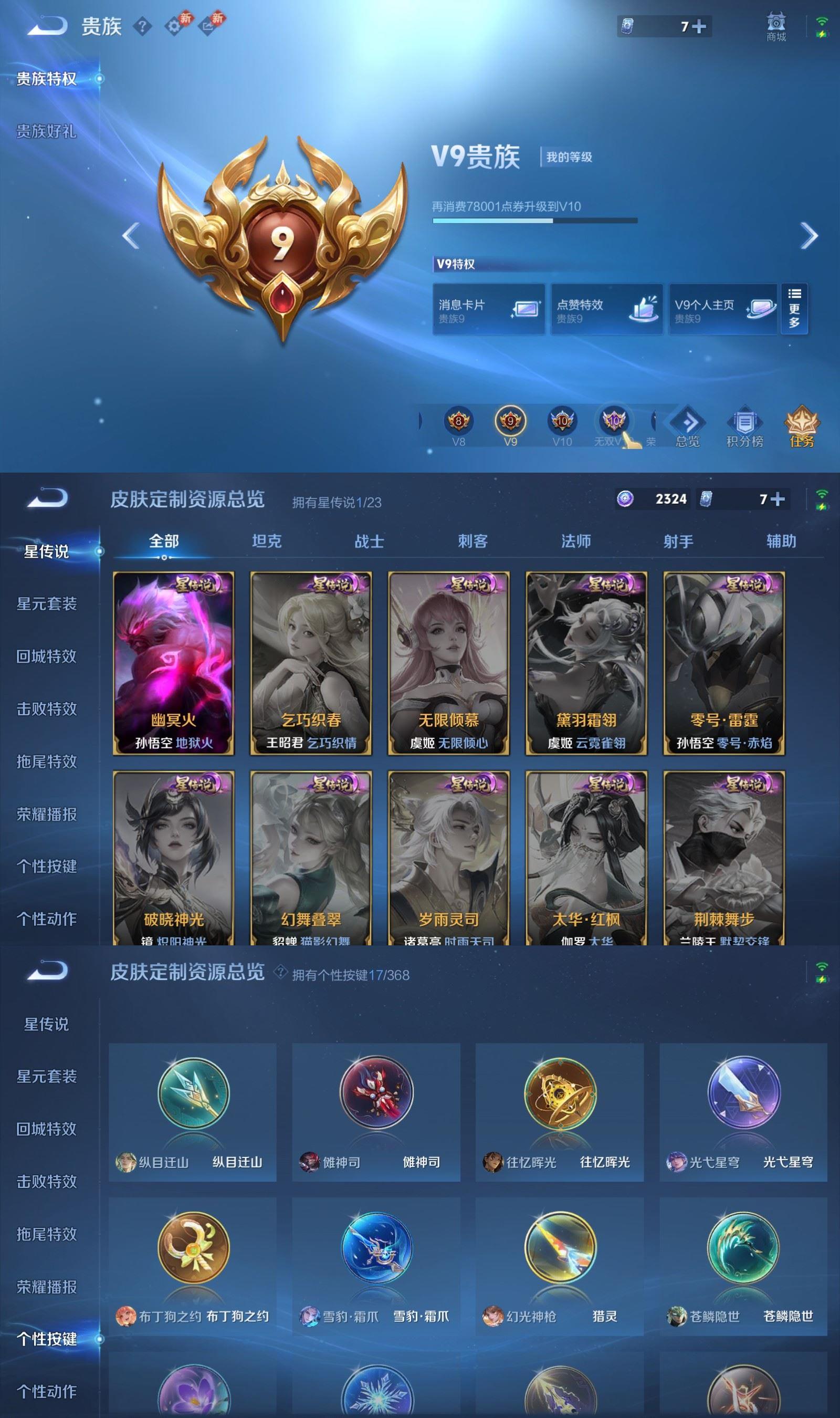Expand more privileges via 更多 panel
Screen dimensions: 840x1418
(794, 308)
